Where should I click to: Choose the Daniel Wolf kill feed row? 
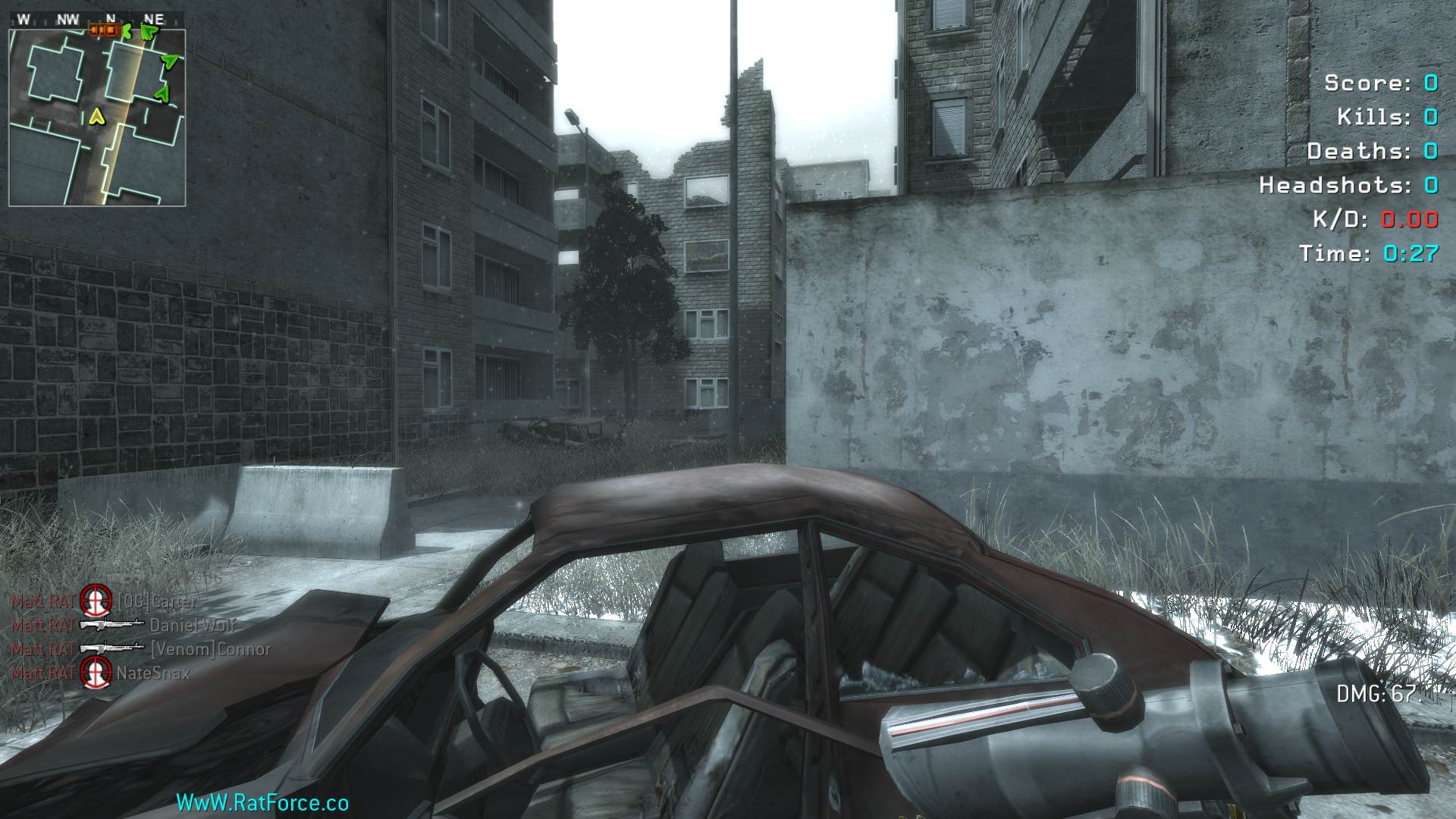(x=123, y=625)
